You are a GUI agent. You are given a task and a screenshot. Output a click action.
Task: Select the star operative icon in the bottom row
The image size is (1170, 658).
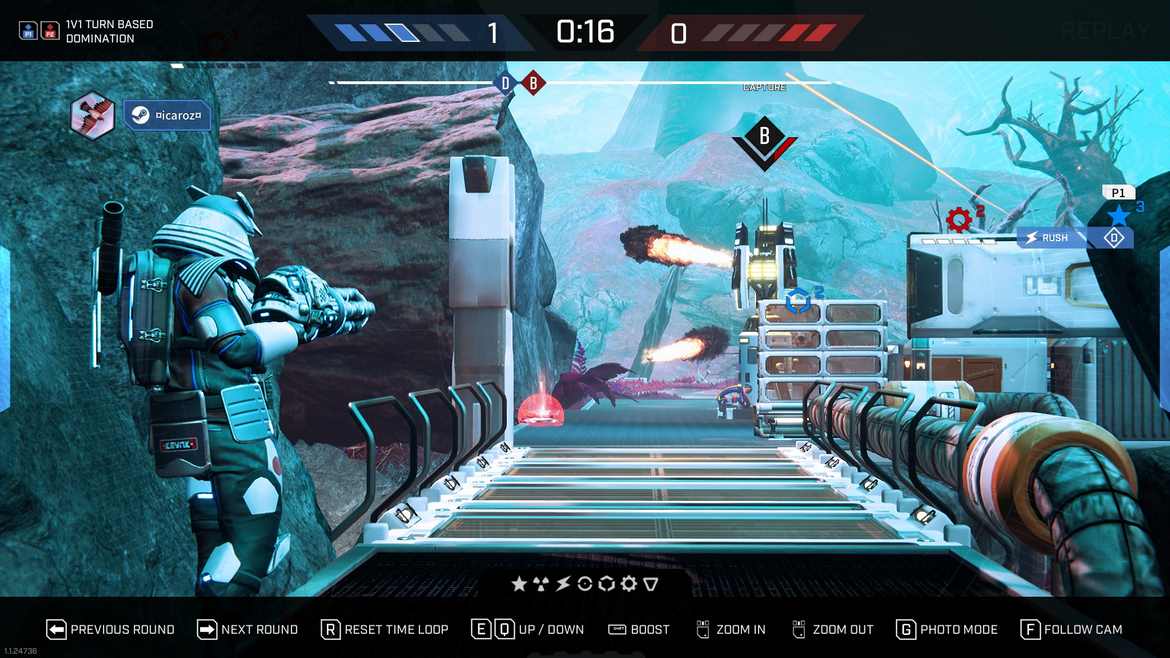click(x=519, y=584)
